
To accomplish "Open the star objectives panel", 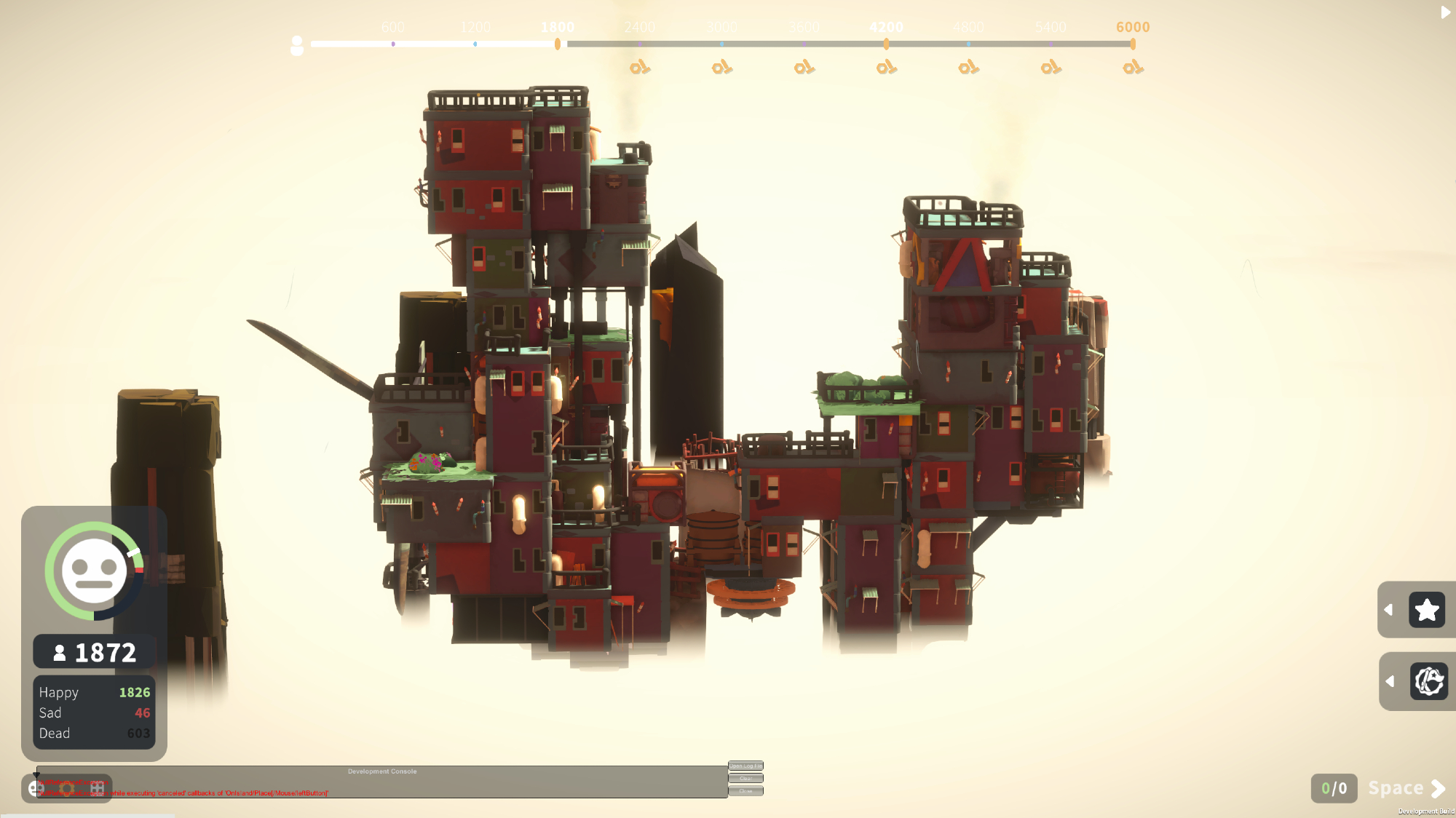I will click(x=1426, y=610).
